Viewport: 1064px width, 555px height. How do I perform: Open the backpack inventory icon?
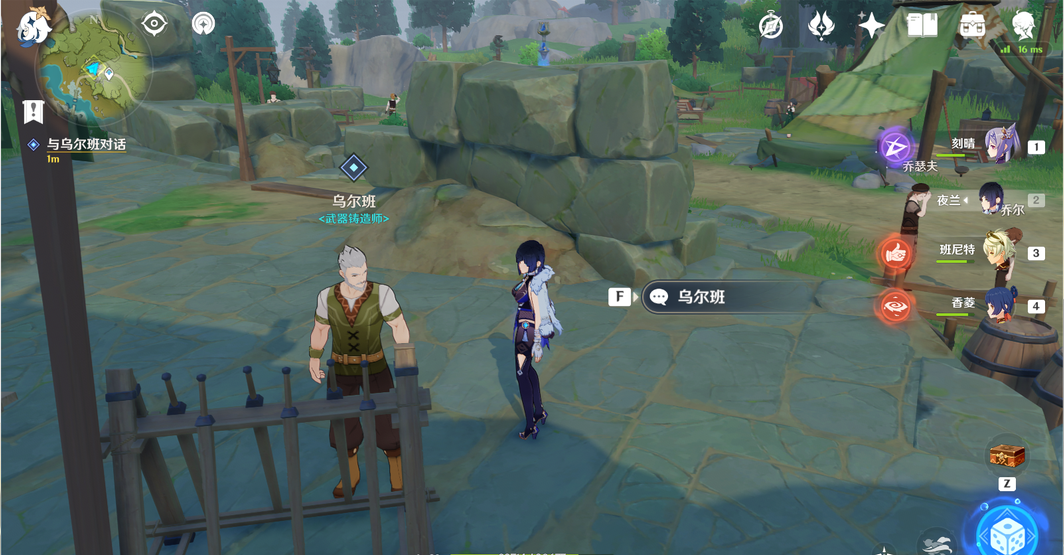pos(972,26)
